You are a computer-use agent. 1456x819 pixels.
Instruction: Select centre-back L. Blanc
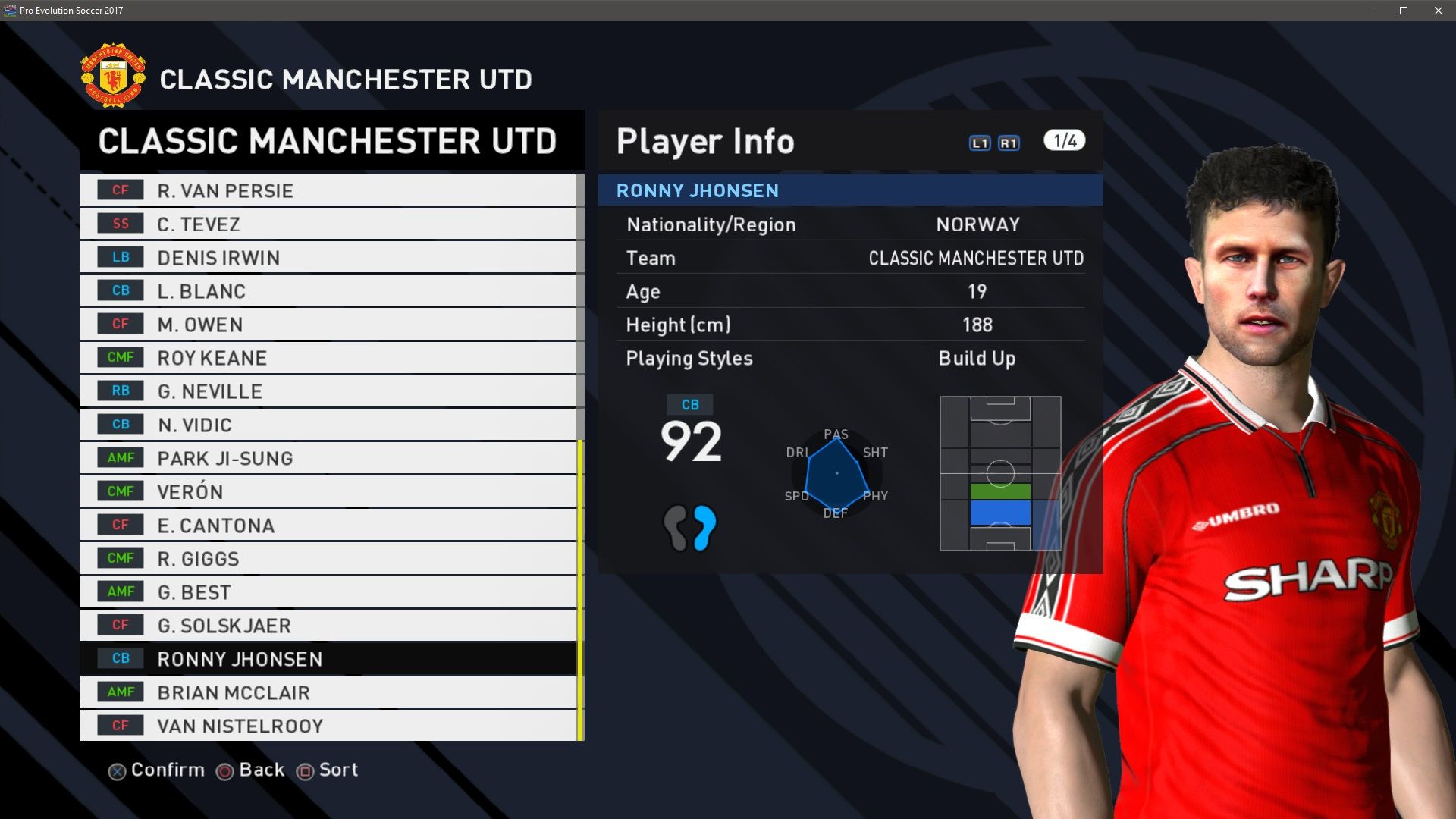pyautogui.click(x=328, y=290)
